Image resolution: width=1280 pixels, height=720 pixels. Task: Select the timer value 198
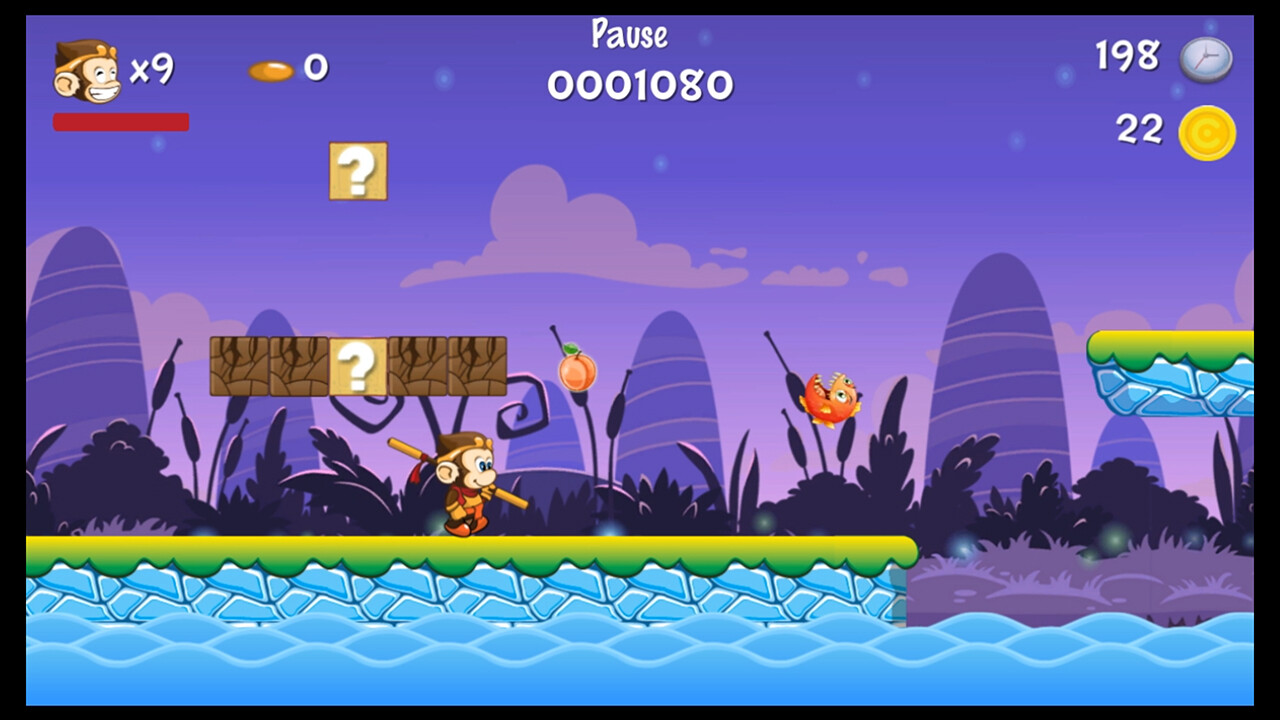1126,58
